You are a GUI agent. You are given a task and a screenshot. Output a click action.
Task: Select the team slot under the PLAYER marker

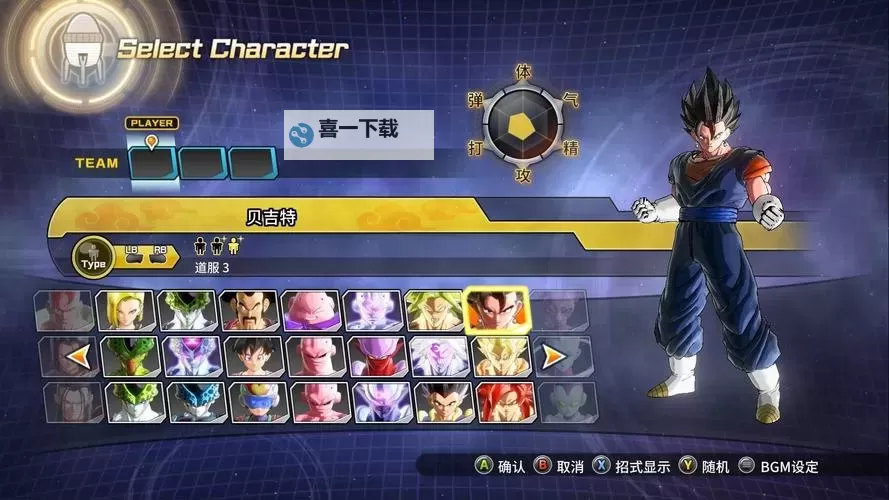(153, 163)
